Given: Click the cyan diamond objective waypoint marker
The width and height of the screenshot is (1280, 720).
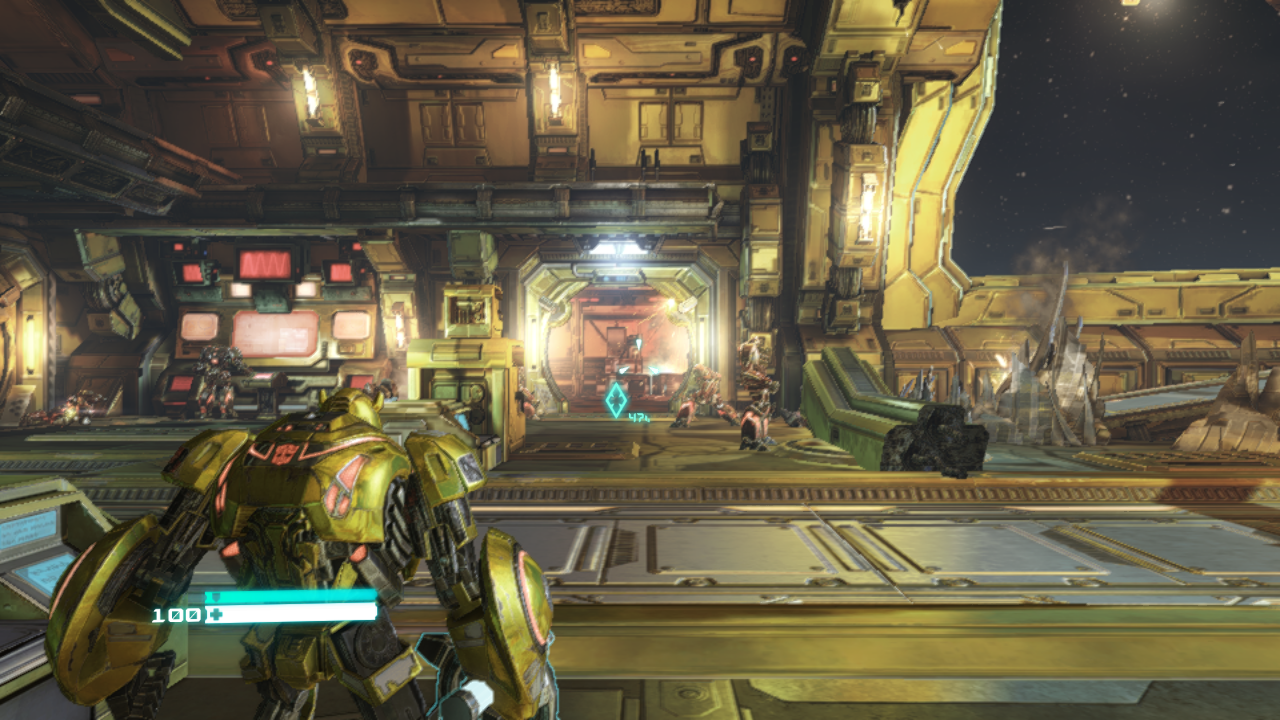Looking at the screenshot, I should click(616, 400).
